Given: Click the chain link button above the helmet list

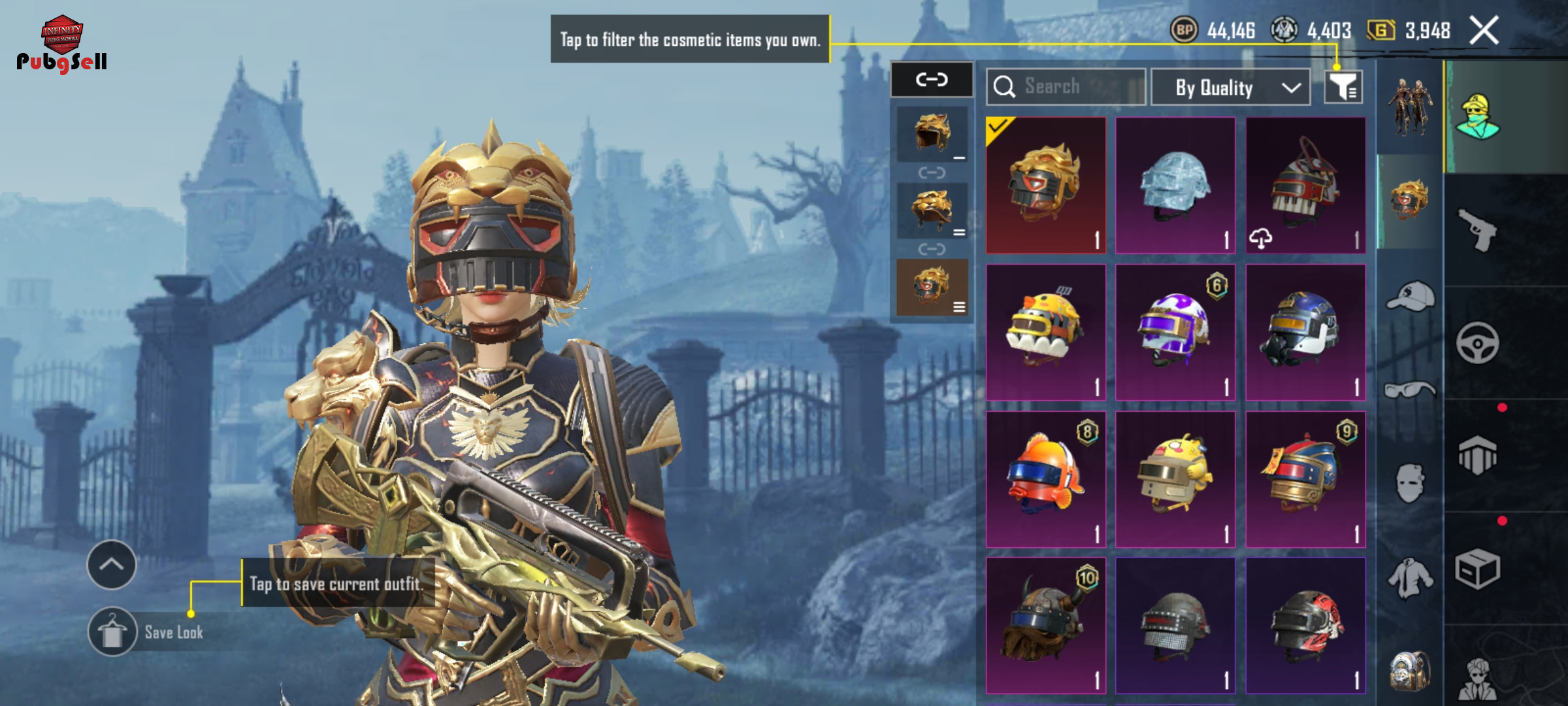Looking at the screenshot, I should pos(932,80).
